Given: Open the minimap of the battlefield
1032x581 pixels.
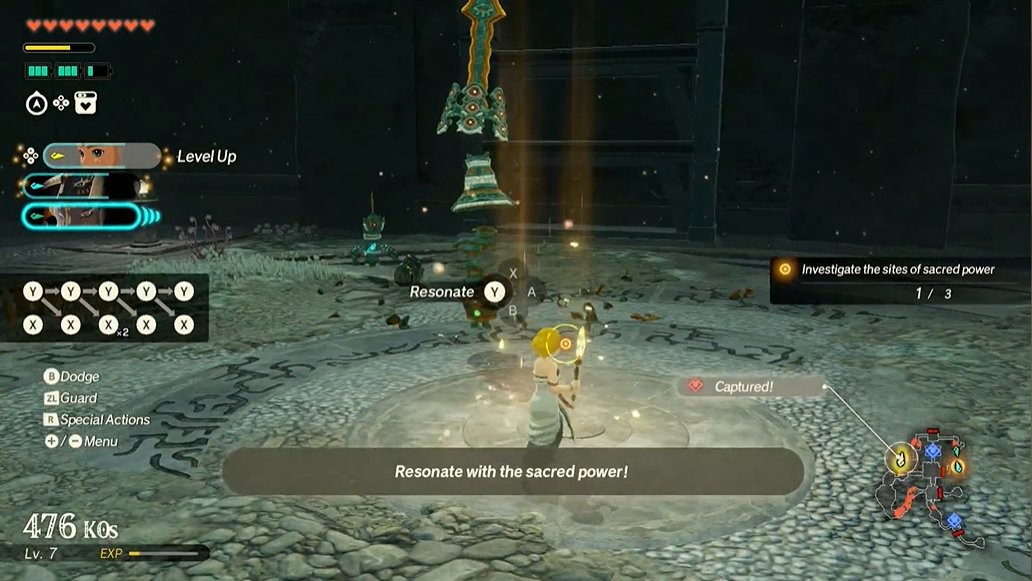Looking at the screenshot, I should [928, 485].
